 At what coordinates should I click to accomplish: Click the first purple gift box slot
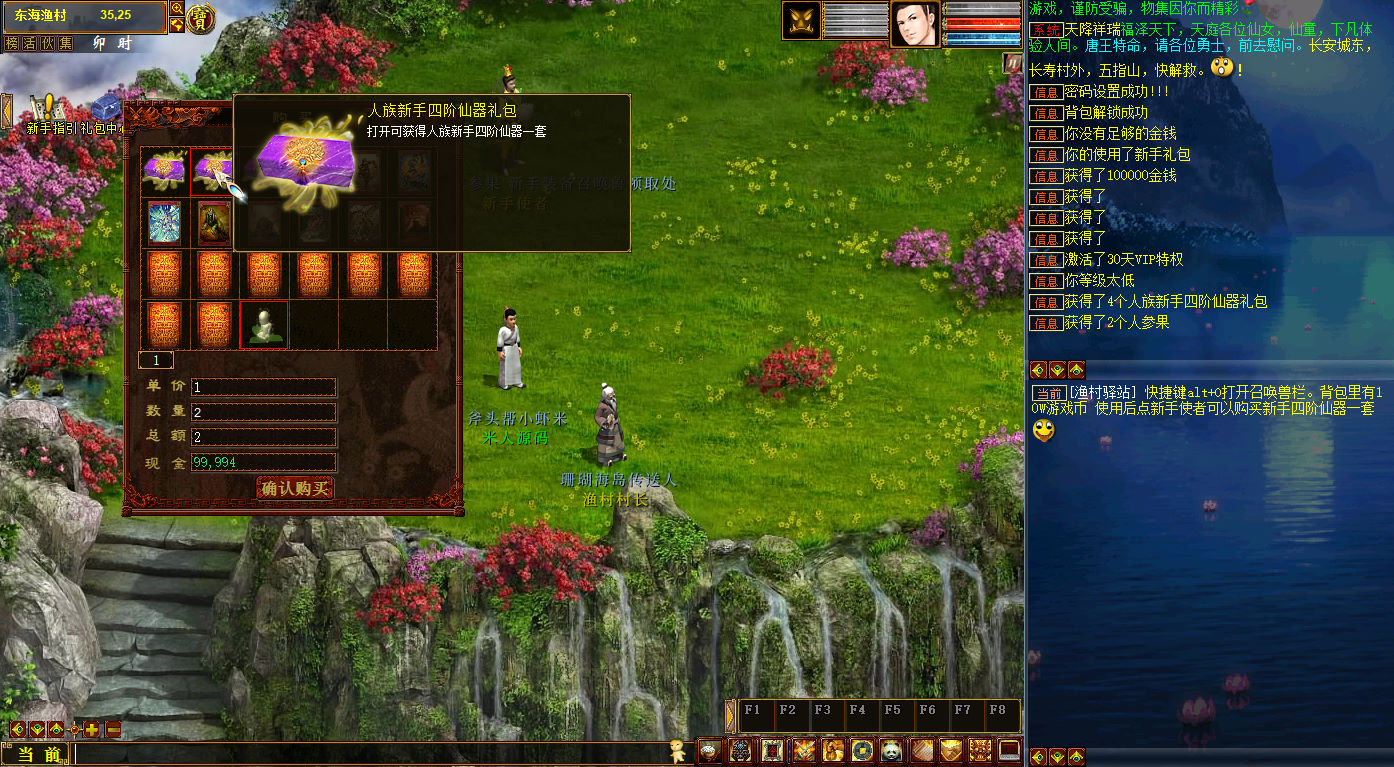(164, 171)
